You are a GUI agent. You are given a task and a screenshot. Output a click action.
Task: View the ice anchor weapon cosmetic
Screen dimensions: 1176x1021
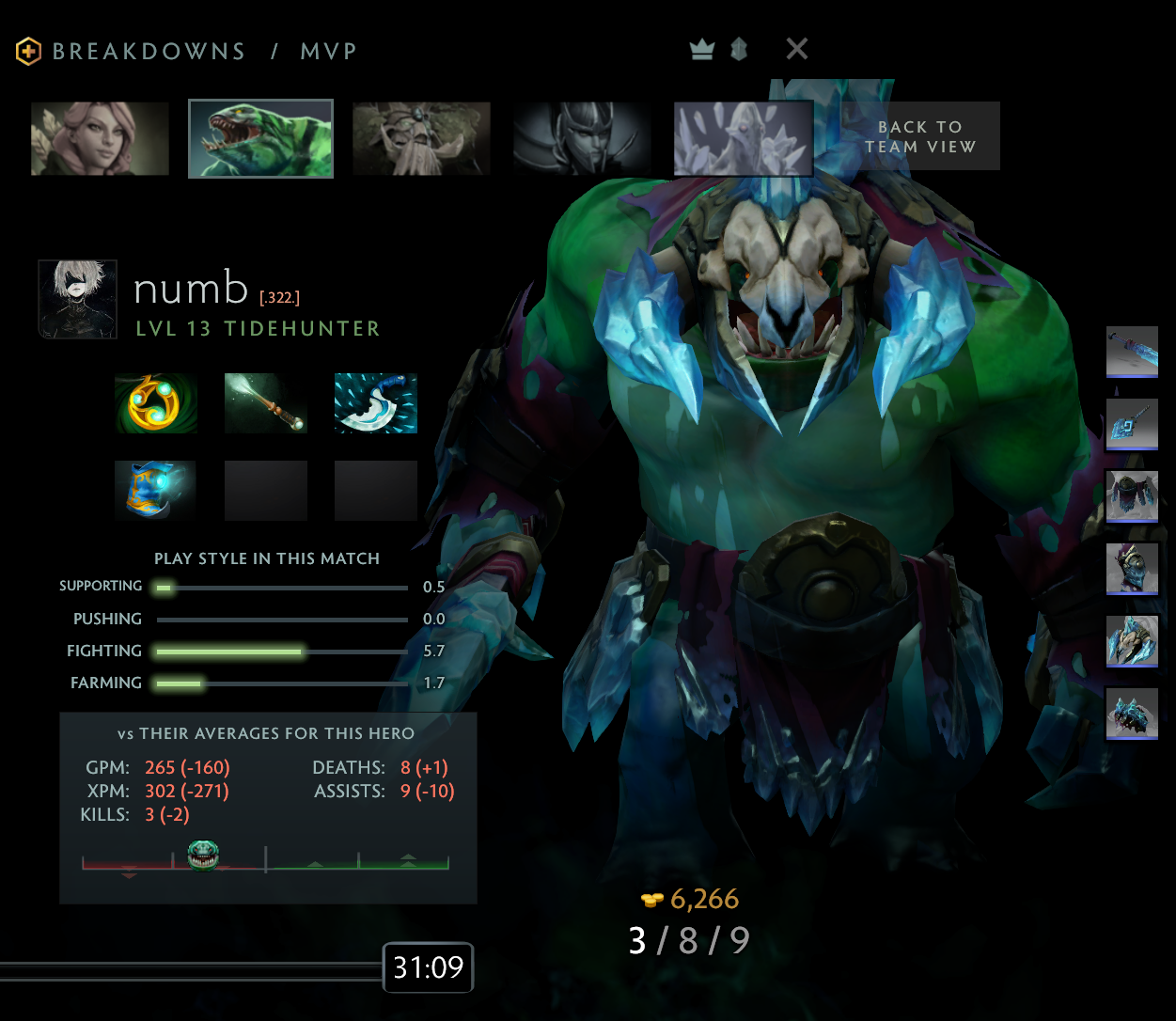(x=1132, y=424)
